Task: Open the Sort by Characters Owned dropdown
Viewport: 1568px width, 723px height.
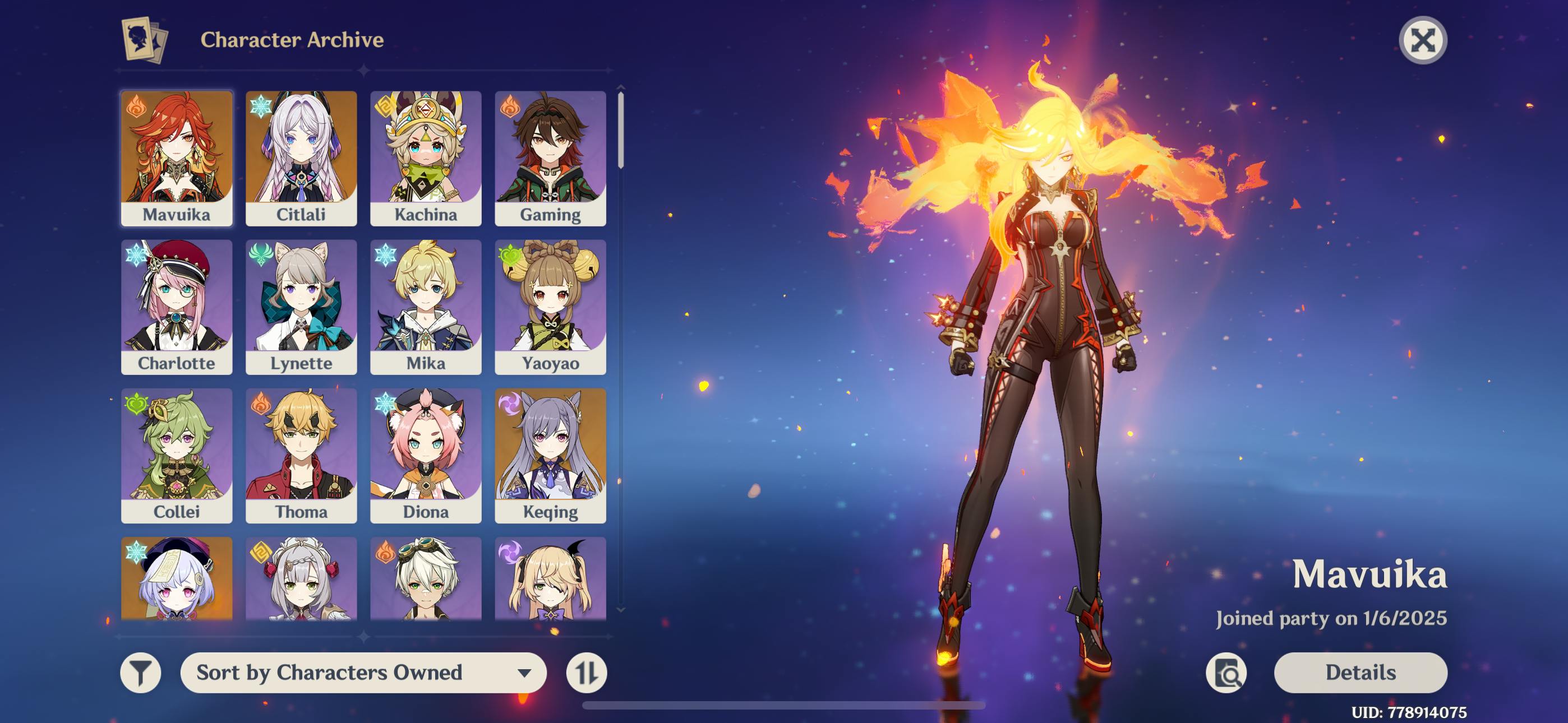Action: tap(363, 673)
